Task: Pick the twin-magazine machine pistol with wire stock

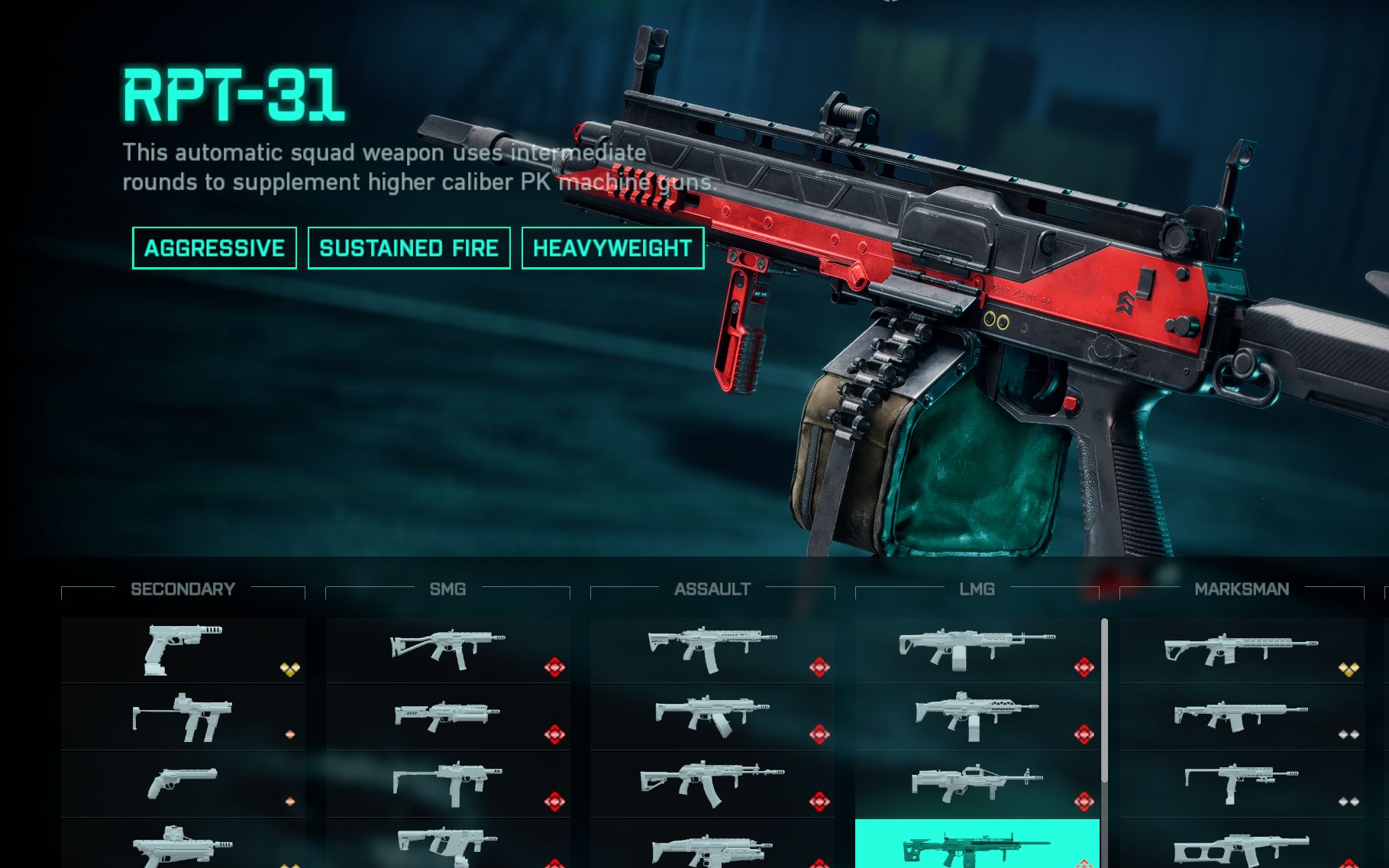Action: 183,717
